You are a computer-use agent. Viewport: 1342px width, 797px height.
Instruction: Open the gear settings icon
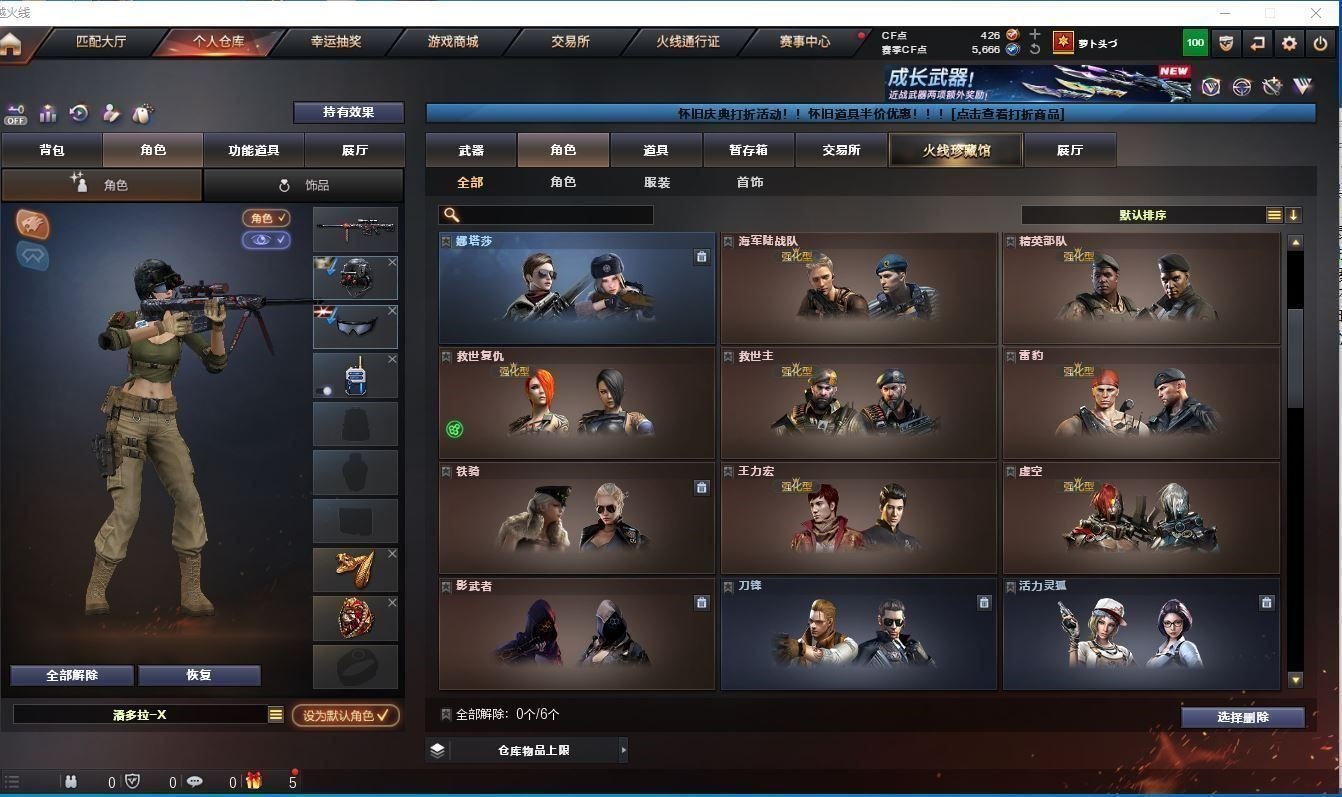1289,43
